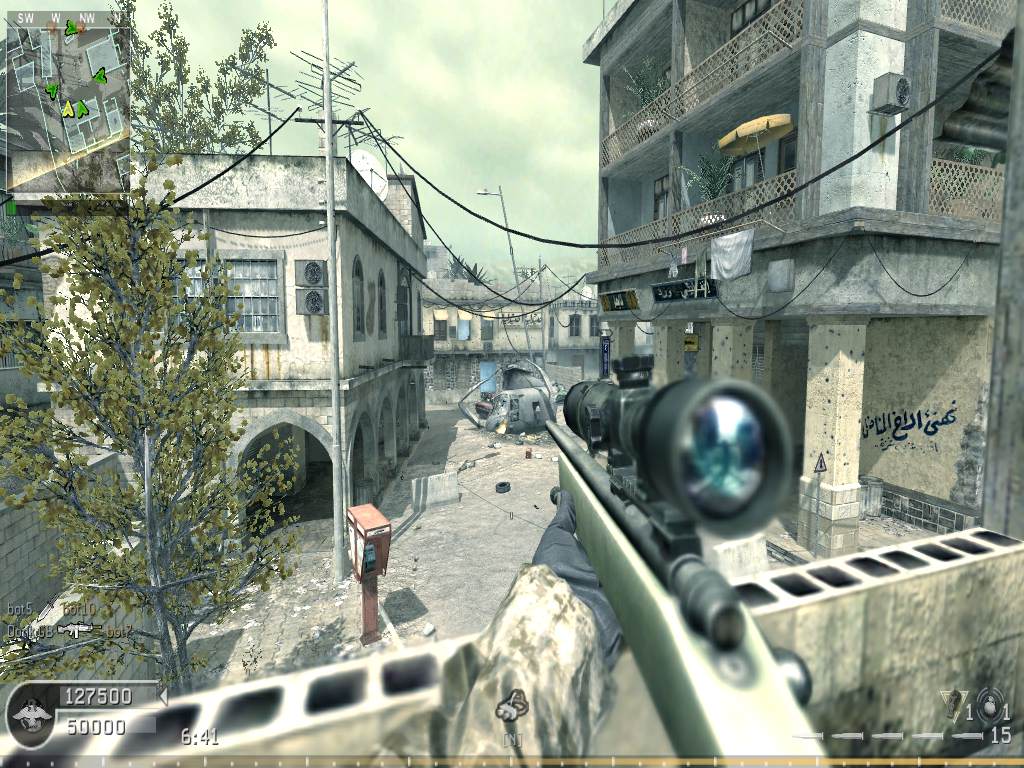Select the yellow player arrow on minimap

click(x=68, y=108)
